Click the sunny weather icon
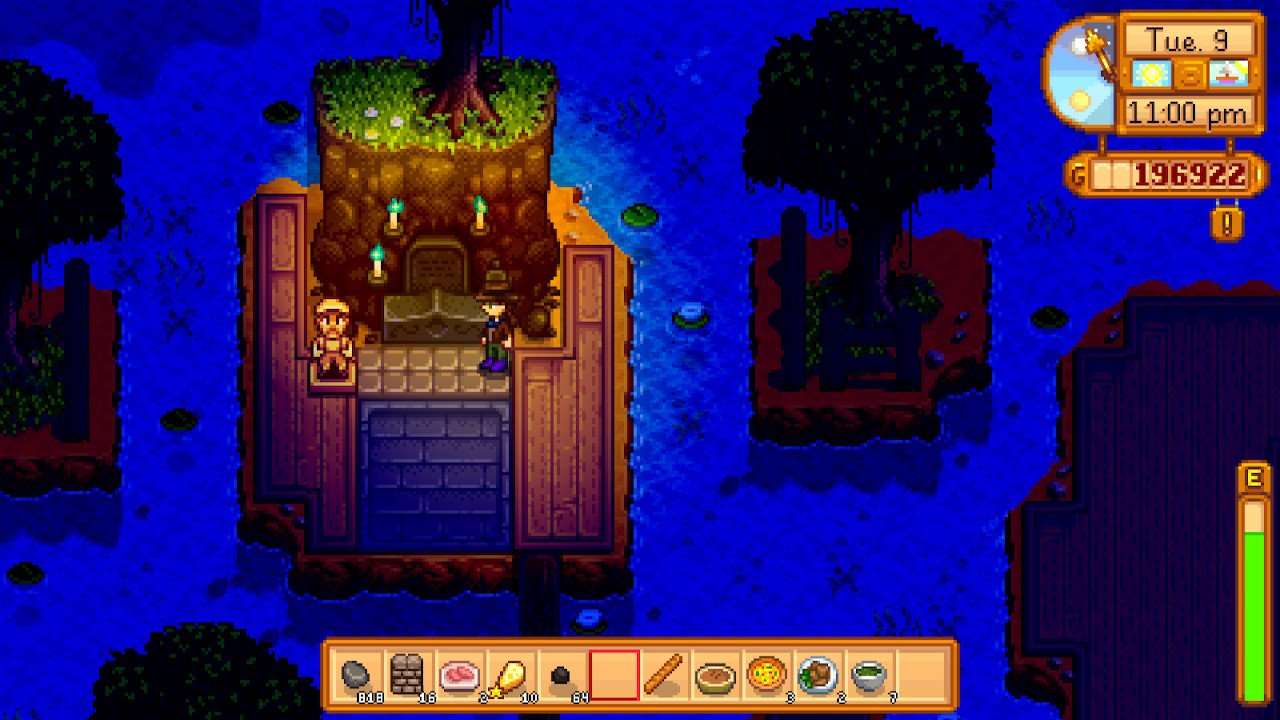This screenshot has height=720, width=1280. coord(1151,73)
